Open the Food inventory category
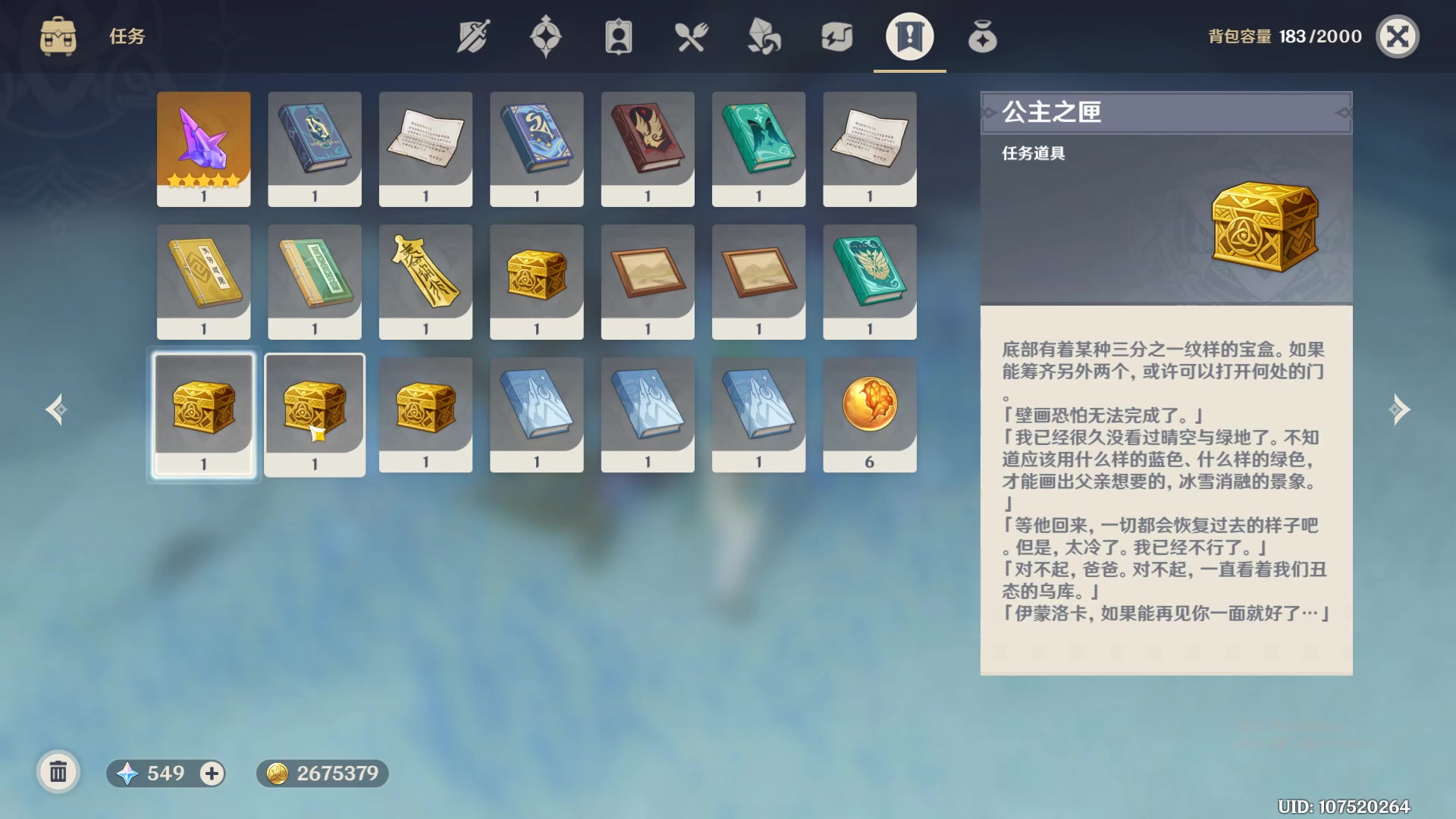 [x=691, y=36]
